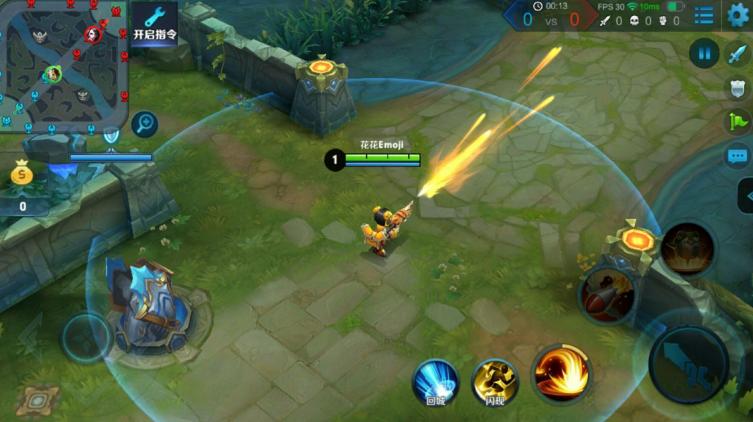Activate the 回城 recall spell
Screen dimensions: 753x422
pos(435,382)
